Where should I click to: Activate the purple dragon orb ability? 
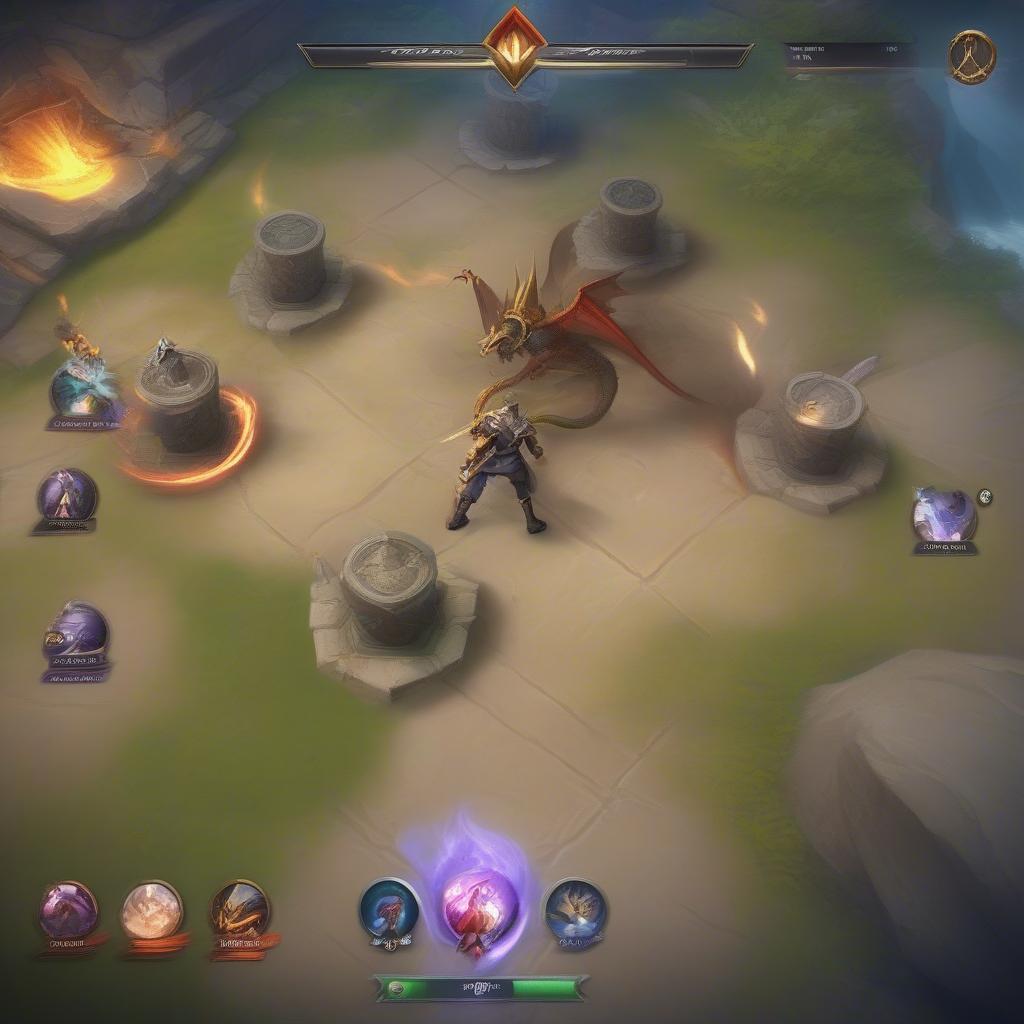pyautogui.click(x=69, y=911)
